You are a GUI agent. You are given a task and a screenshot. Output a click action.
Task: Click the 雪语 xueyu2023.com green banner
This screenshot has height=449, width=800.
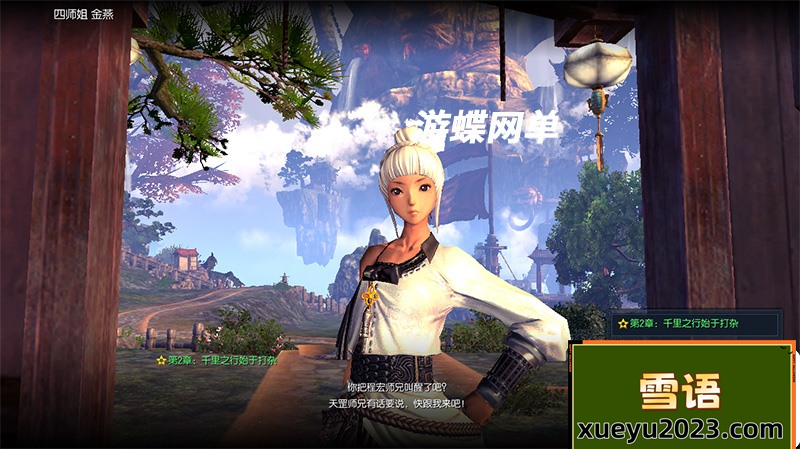pos(681,396)
